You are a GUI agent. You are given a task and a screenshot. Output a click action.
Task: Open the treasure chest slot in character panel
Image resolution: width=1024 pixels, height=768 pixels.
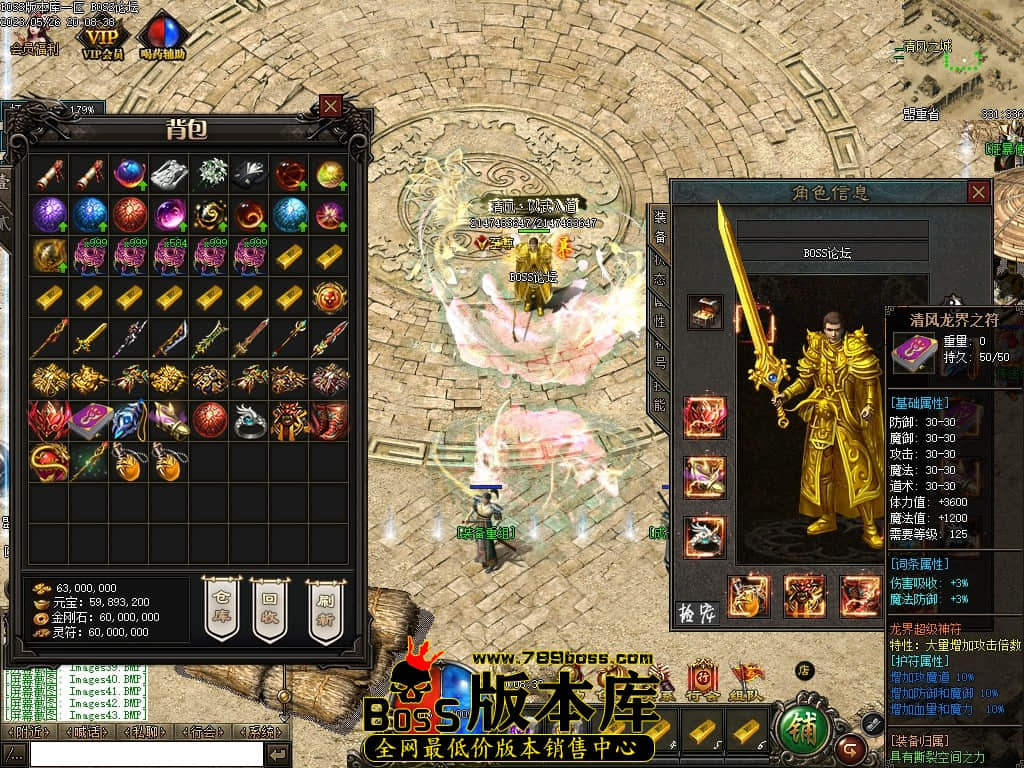(705, 312)
